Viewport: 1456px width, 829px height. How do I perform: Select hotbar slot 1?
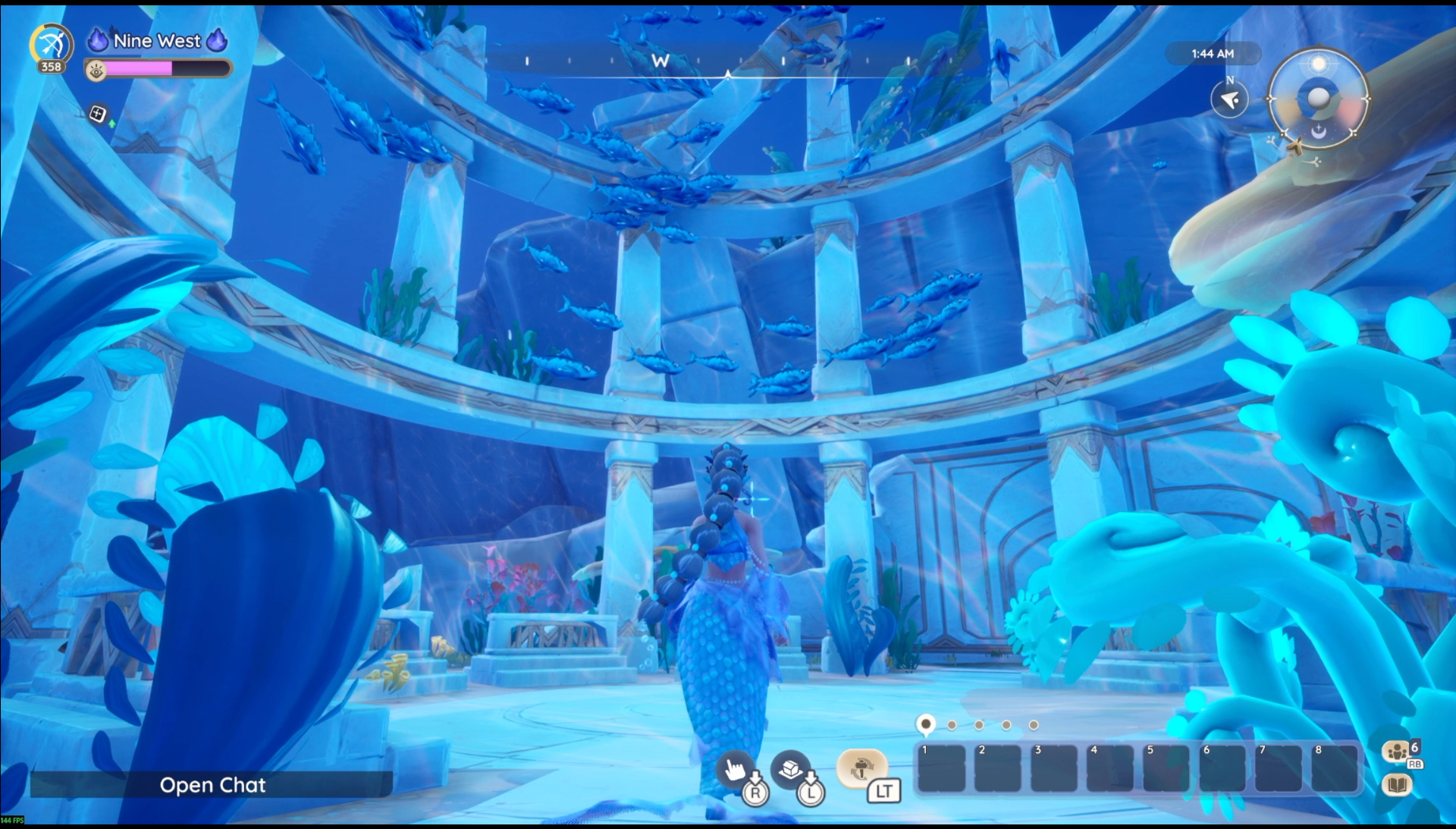click(x=942, y=768)
